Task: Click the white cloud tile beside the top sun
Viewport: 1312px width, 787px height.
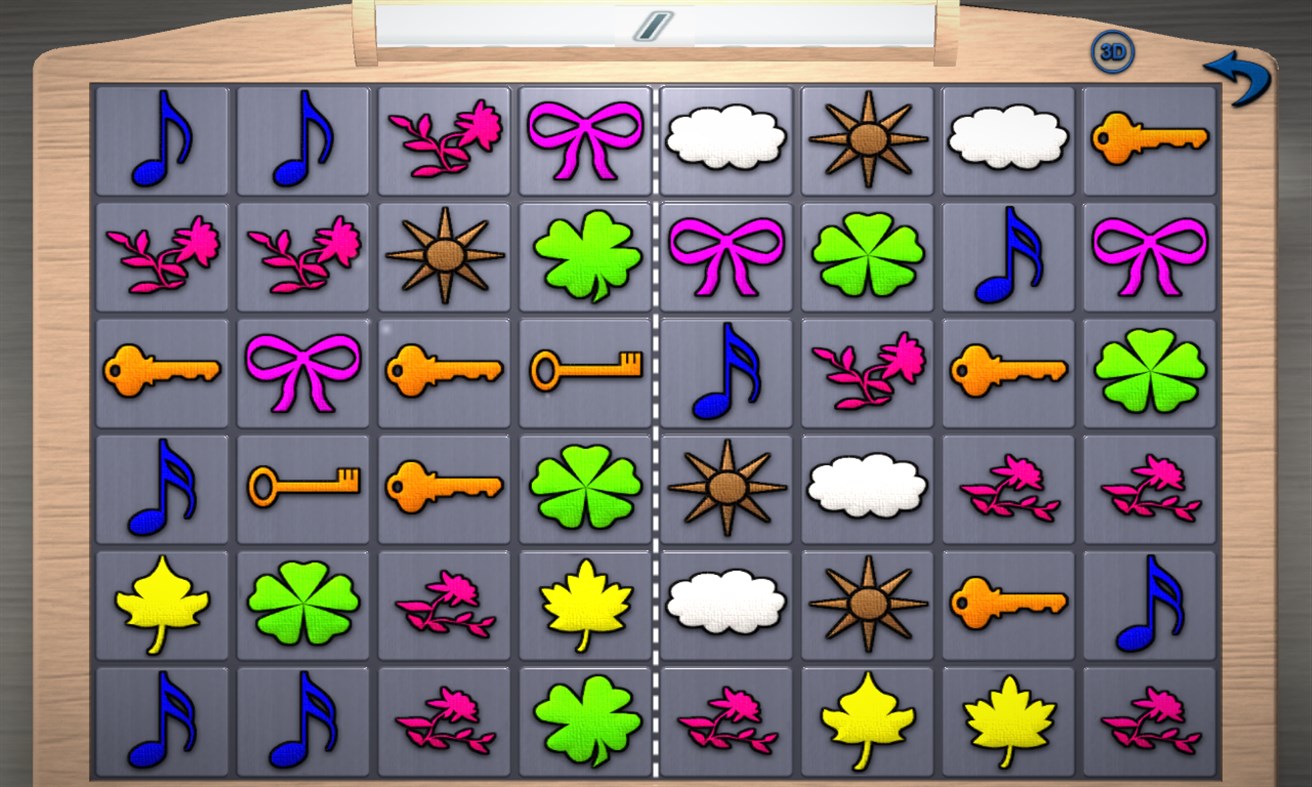Action: [727, 140]
